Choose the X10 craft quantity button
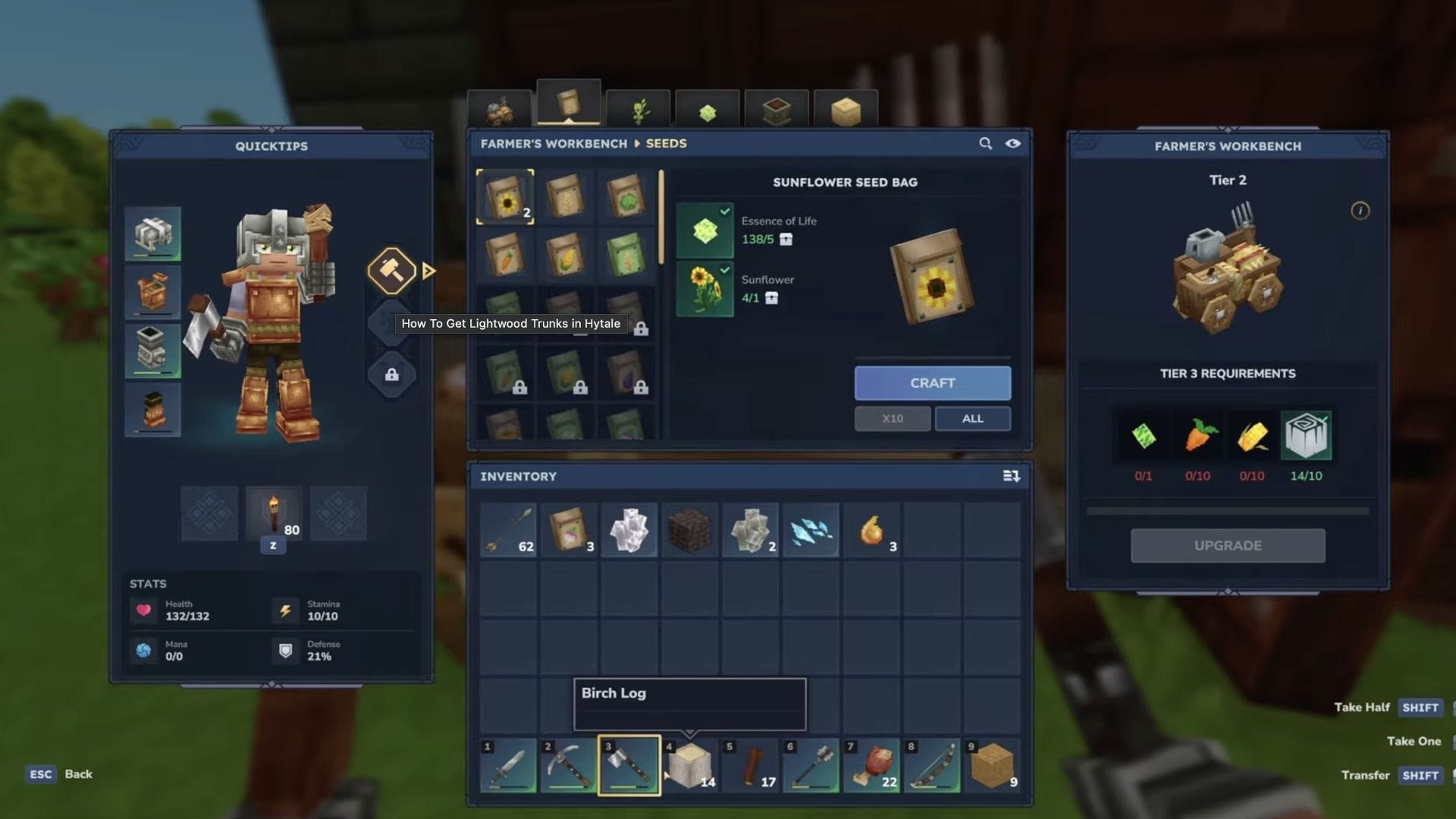This screenshot has height=819, width=1456. 892,419
